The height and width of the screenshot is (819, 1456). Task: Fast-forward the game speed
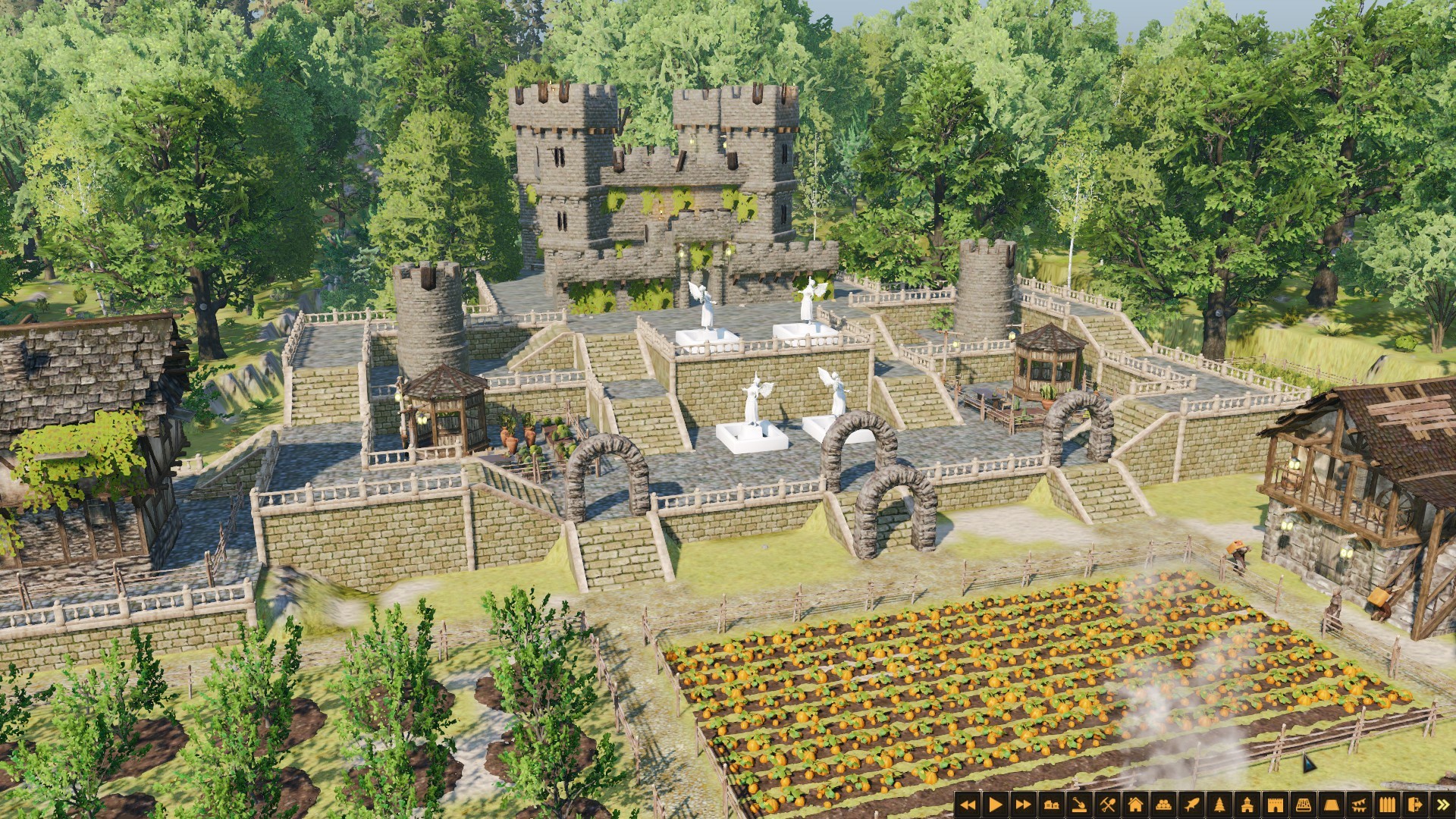pos(1023,805)
